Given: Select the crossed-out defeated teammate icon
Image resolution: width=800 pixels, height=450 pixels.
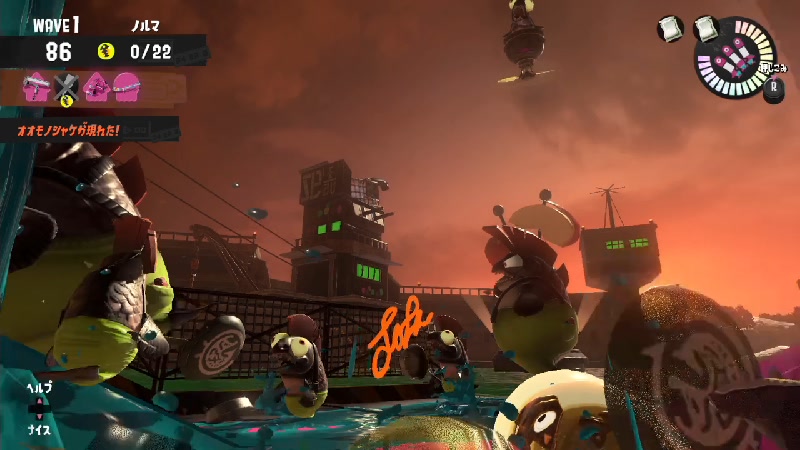Looking at the screenshot, I should [66, 88].
